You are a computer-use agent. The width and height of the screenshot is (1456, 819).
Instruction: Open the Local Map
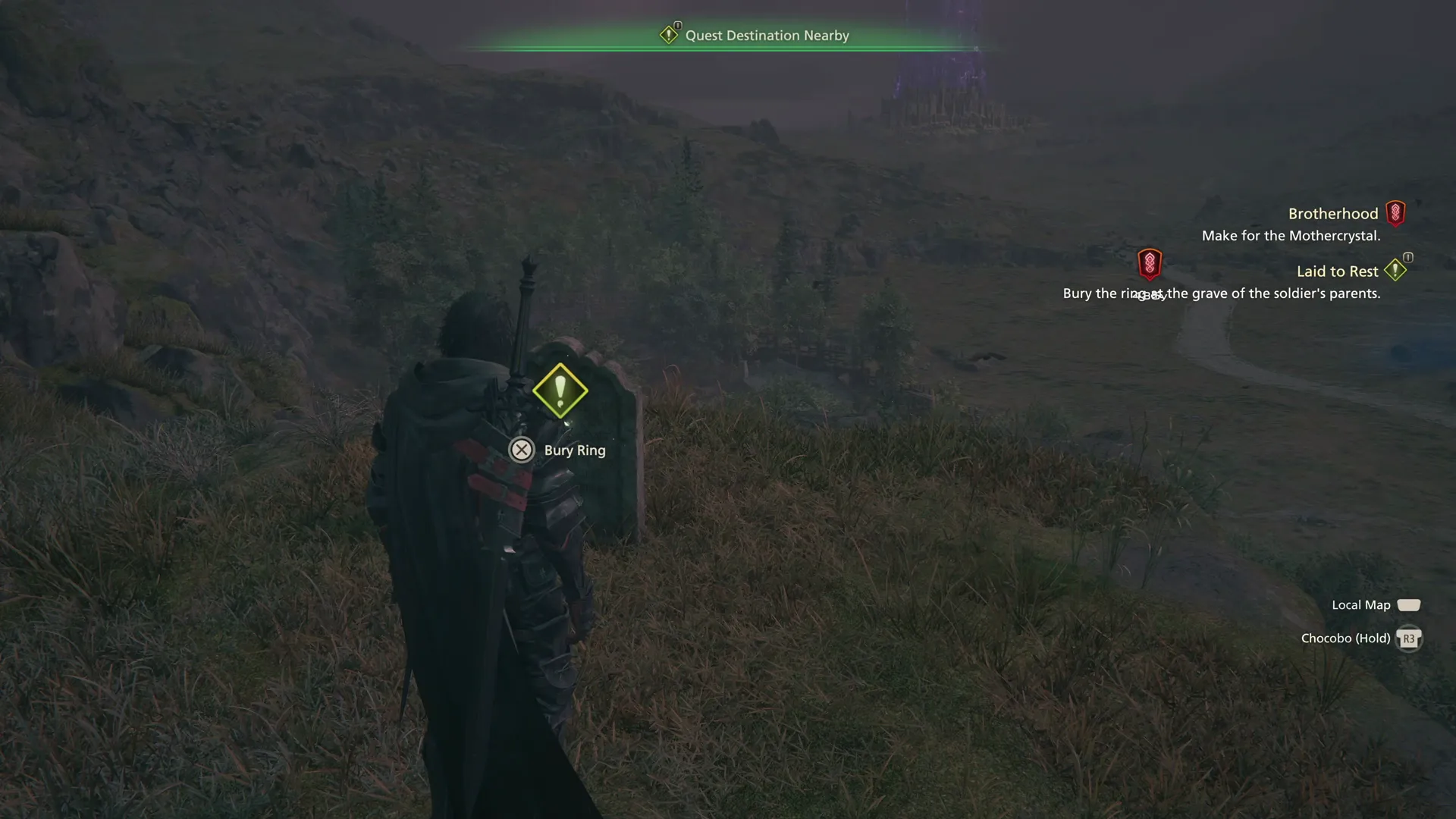click(1360, 604)
